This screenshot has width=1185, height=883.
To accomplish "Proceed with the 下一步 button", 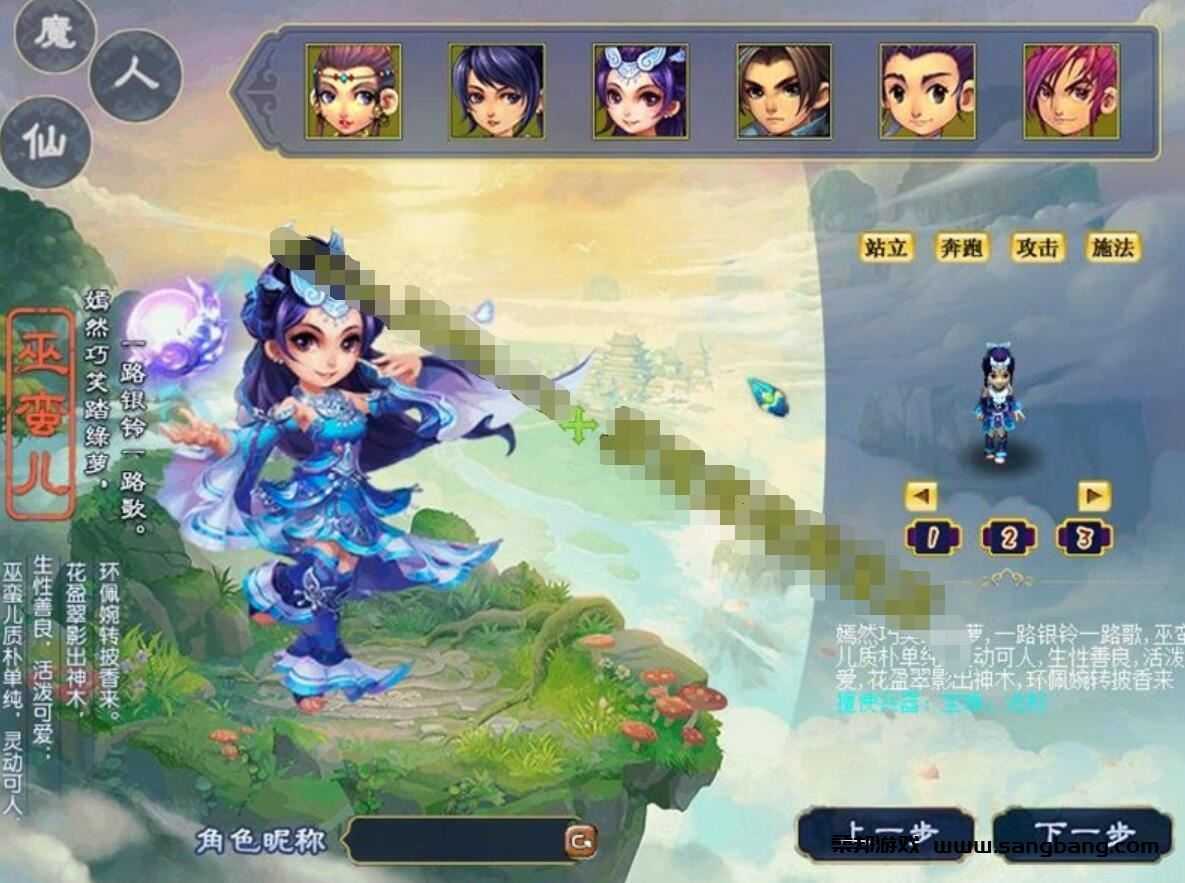I will click(1082, 835).
